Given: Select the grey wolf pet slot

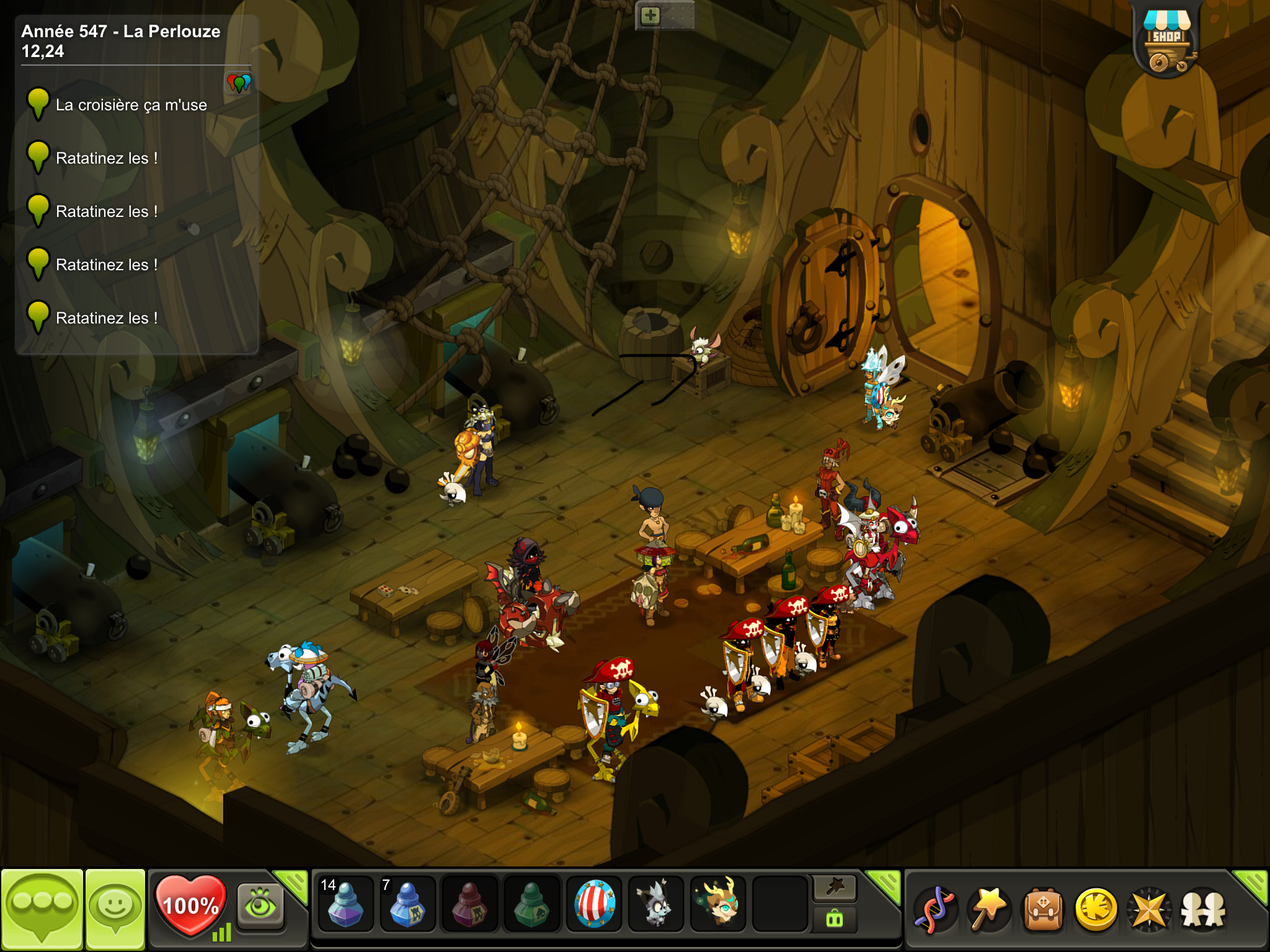Looking at the screenshot, I should (x=655, y=904).
